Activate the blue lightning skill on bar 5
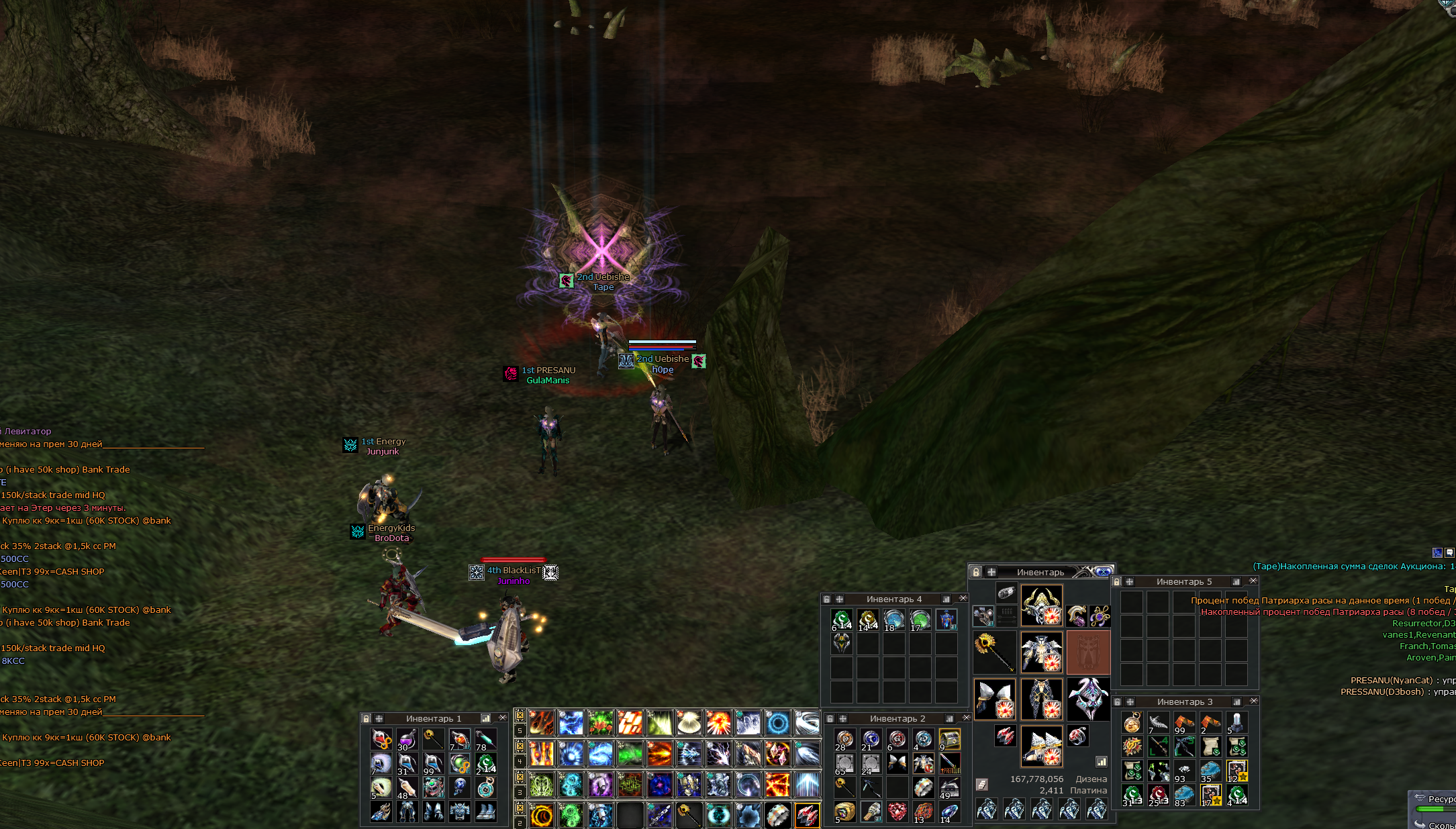1456x829 pixels. (x=571, y=723)
